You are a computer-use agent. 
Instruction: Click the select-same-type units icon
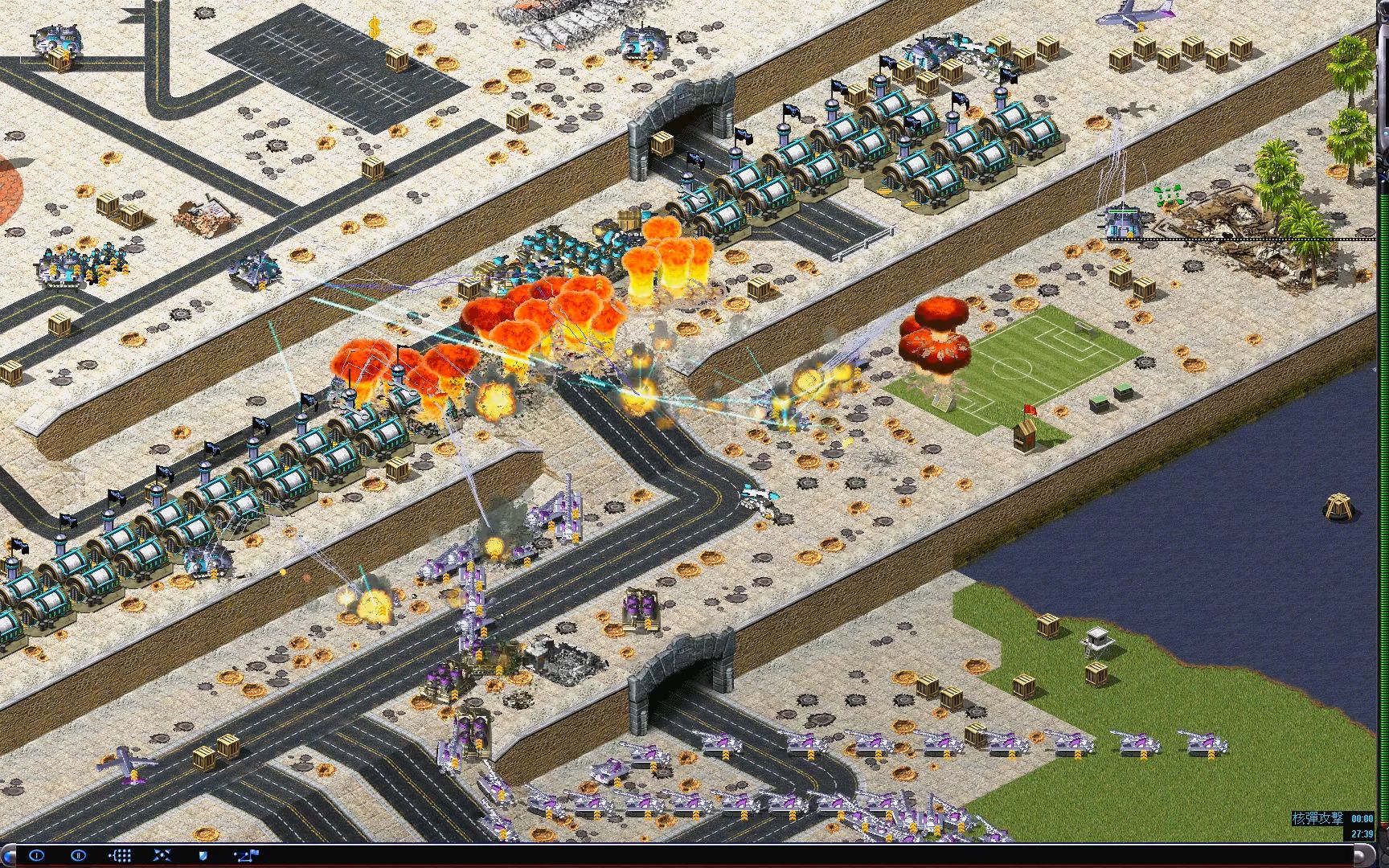[120, 855]
